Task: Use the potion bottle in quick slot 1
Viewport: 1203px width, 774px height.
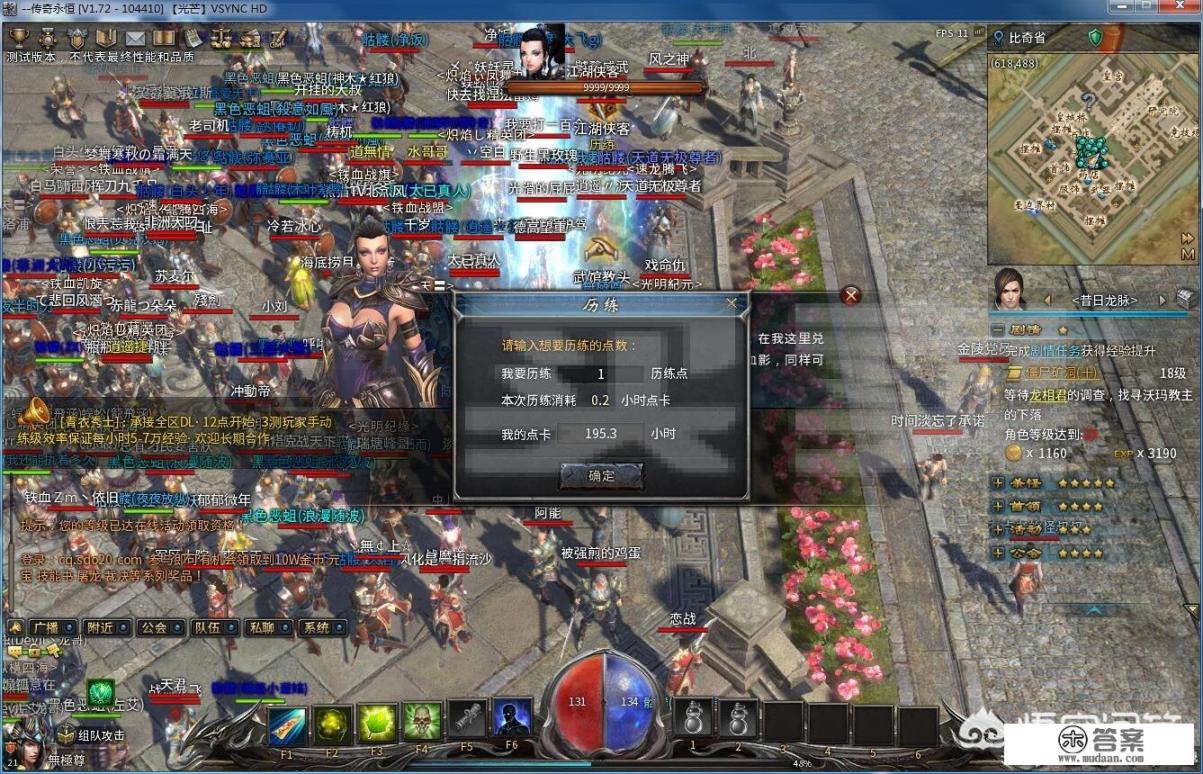Action: pyautogui.click(x=694, y=719)
